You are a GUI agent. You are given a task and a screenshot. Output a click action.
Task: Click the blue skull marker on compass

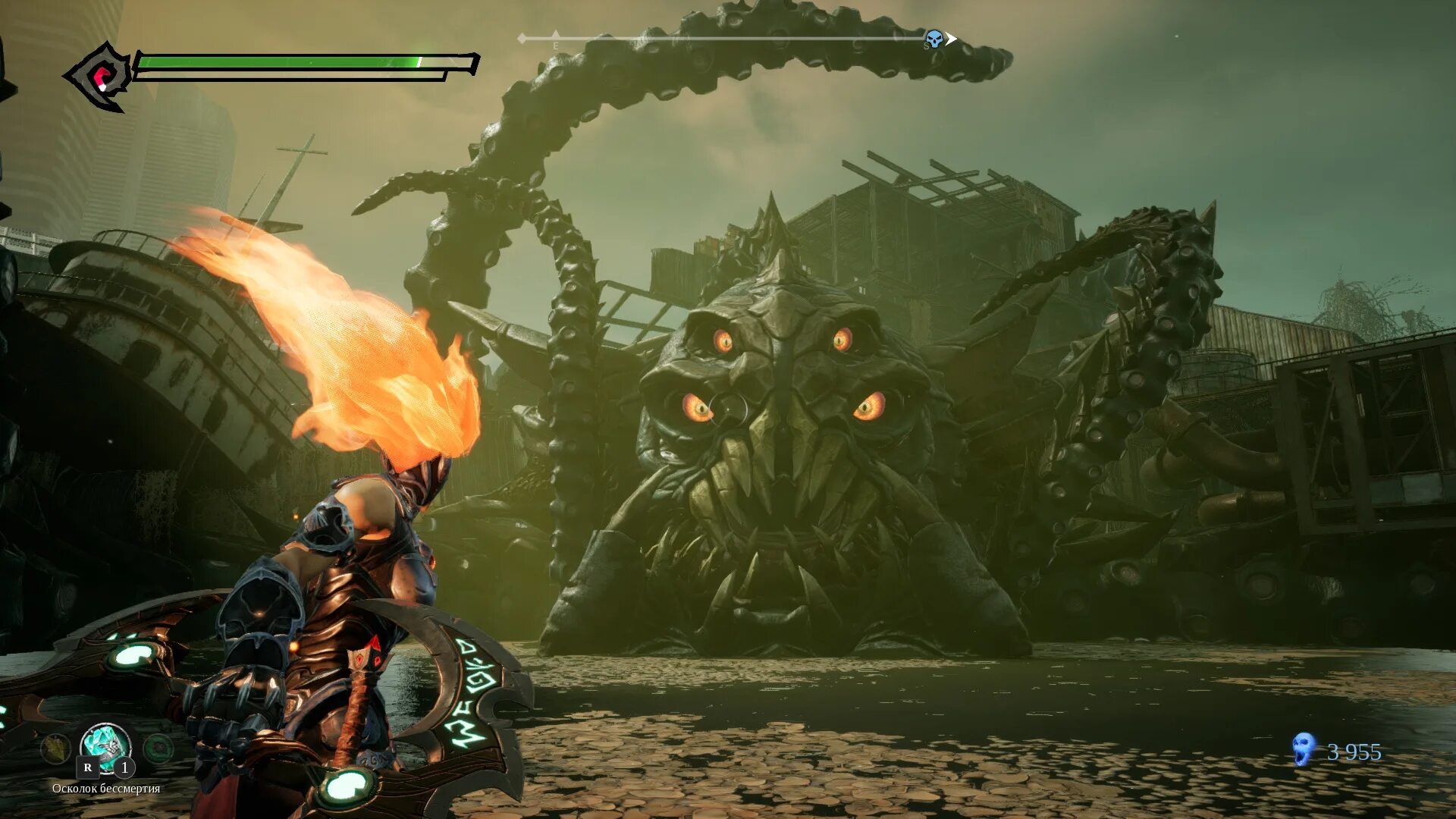point(934,39)
